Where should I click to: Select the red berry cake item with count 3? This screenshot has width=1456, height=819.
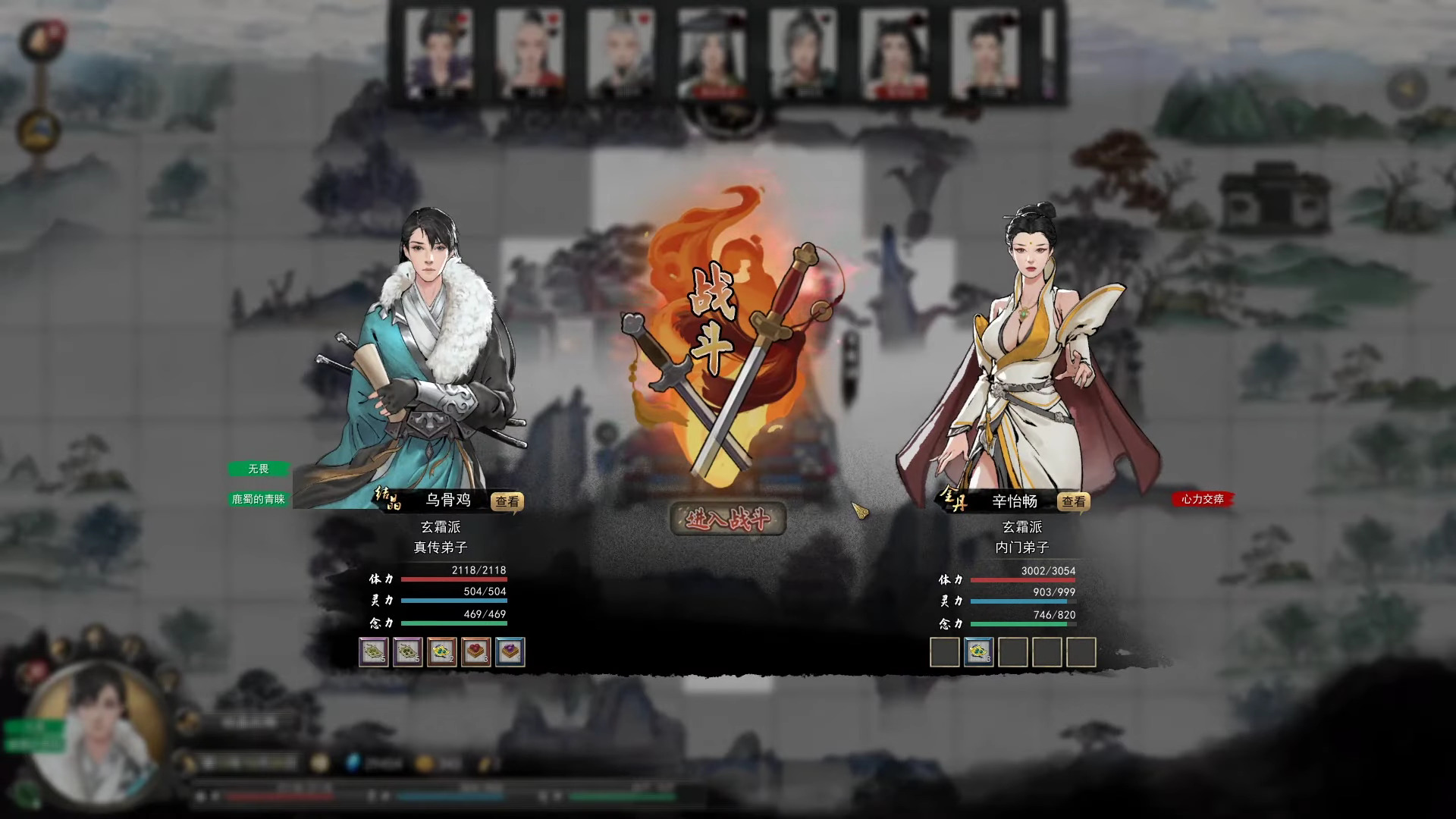click(x=476, y=651)
